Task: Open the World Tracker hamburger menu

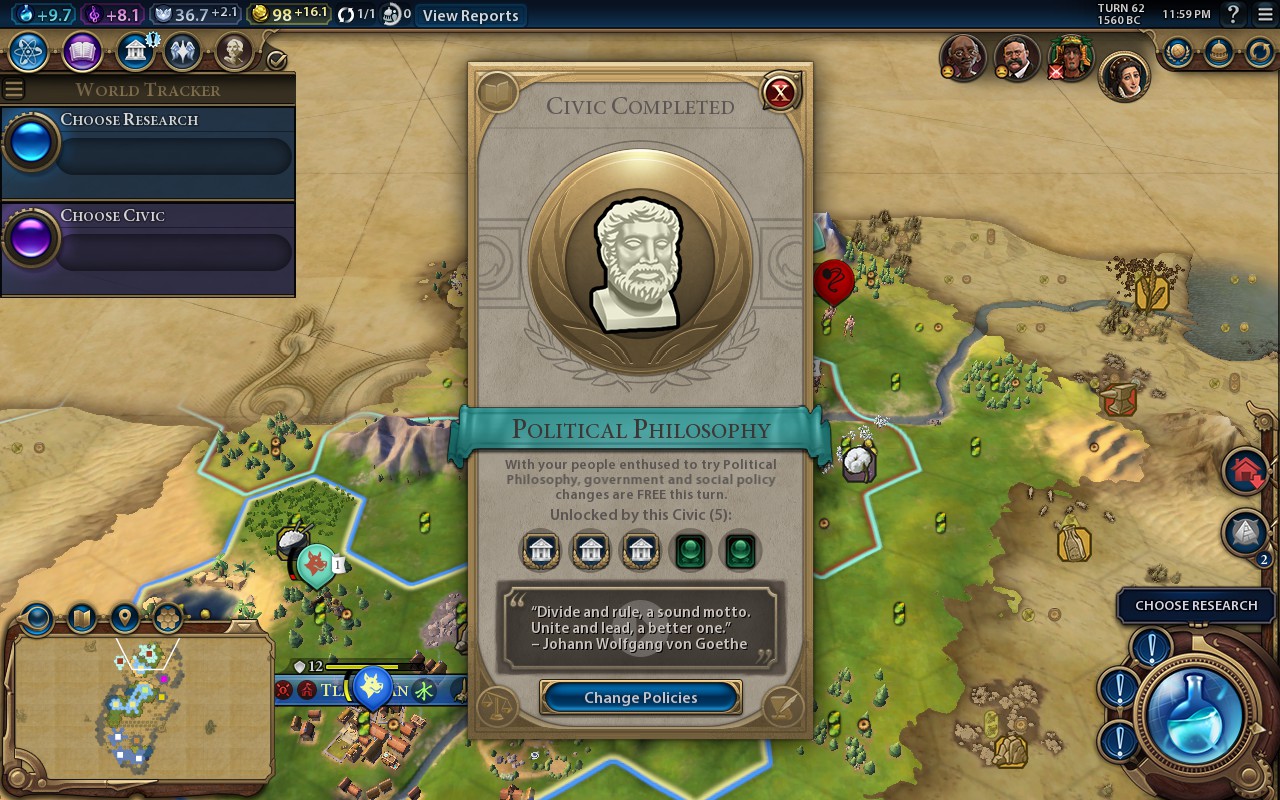Action: (x=13, y=90)
